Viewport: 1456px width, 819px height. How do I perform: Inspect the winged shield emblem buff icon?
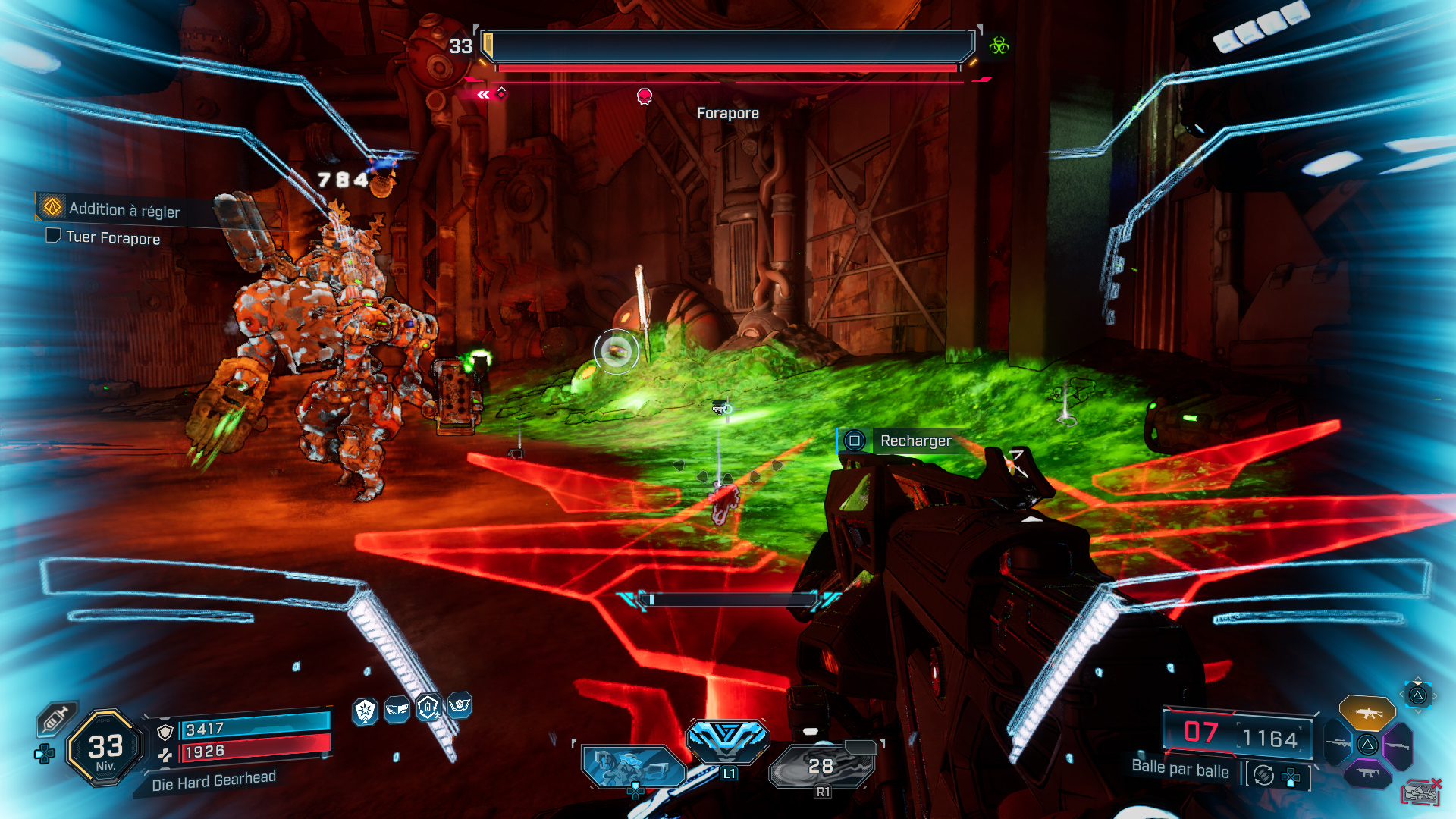460,705
